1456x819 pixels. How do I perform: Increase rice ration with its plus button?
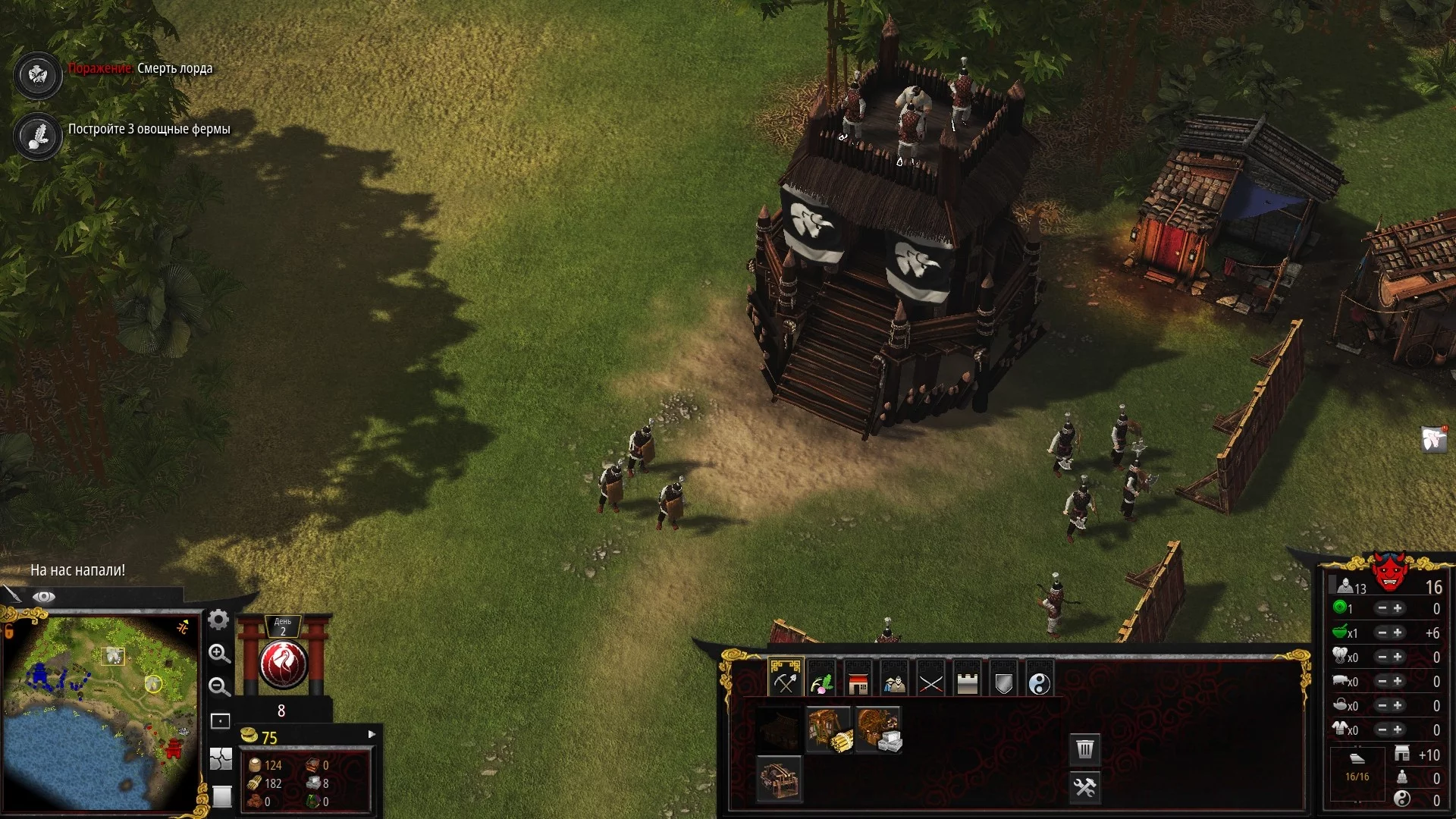(x=1398, y=632)
